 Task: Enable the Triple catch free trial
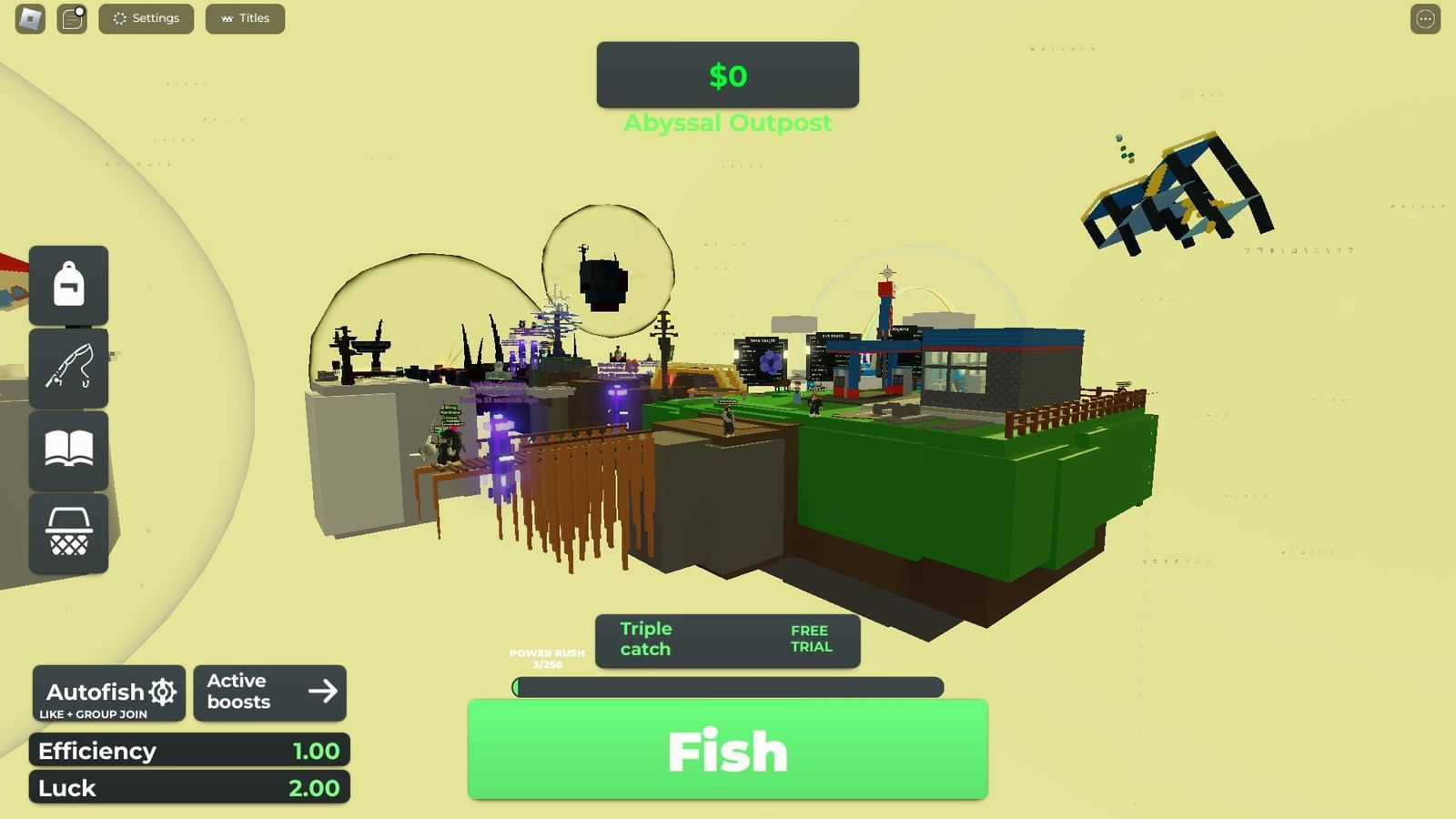click(810, 638)
